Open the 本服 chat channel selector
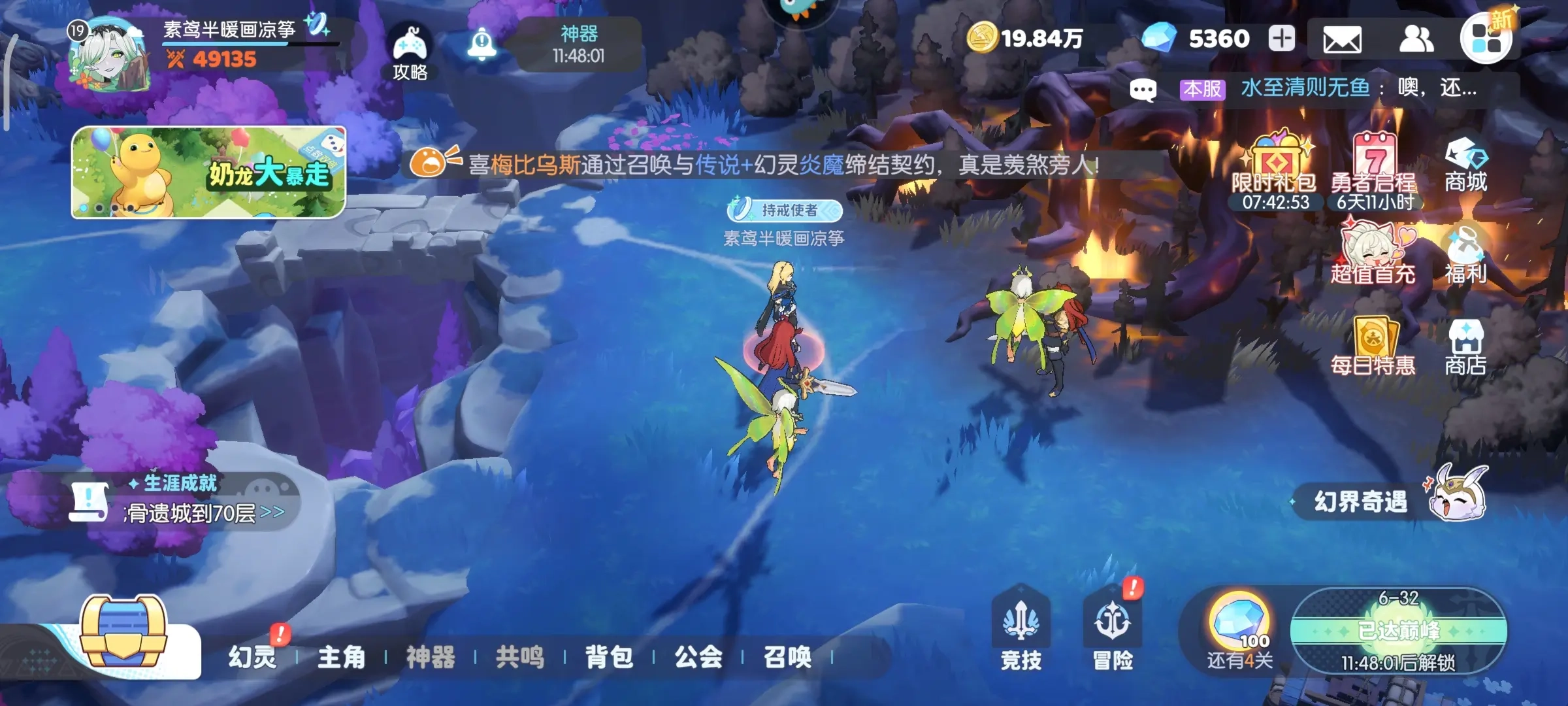The height and width of the screenshot is (706, 1568). (1202, 86)
